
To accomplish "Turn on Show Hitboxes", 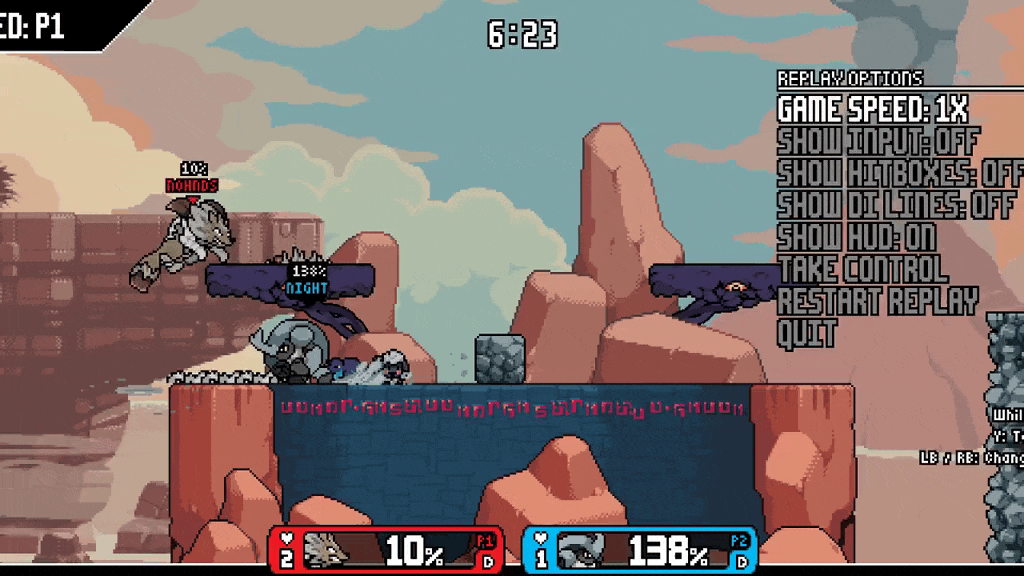I will click(900, 173).
